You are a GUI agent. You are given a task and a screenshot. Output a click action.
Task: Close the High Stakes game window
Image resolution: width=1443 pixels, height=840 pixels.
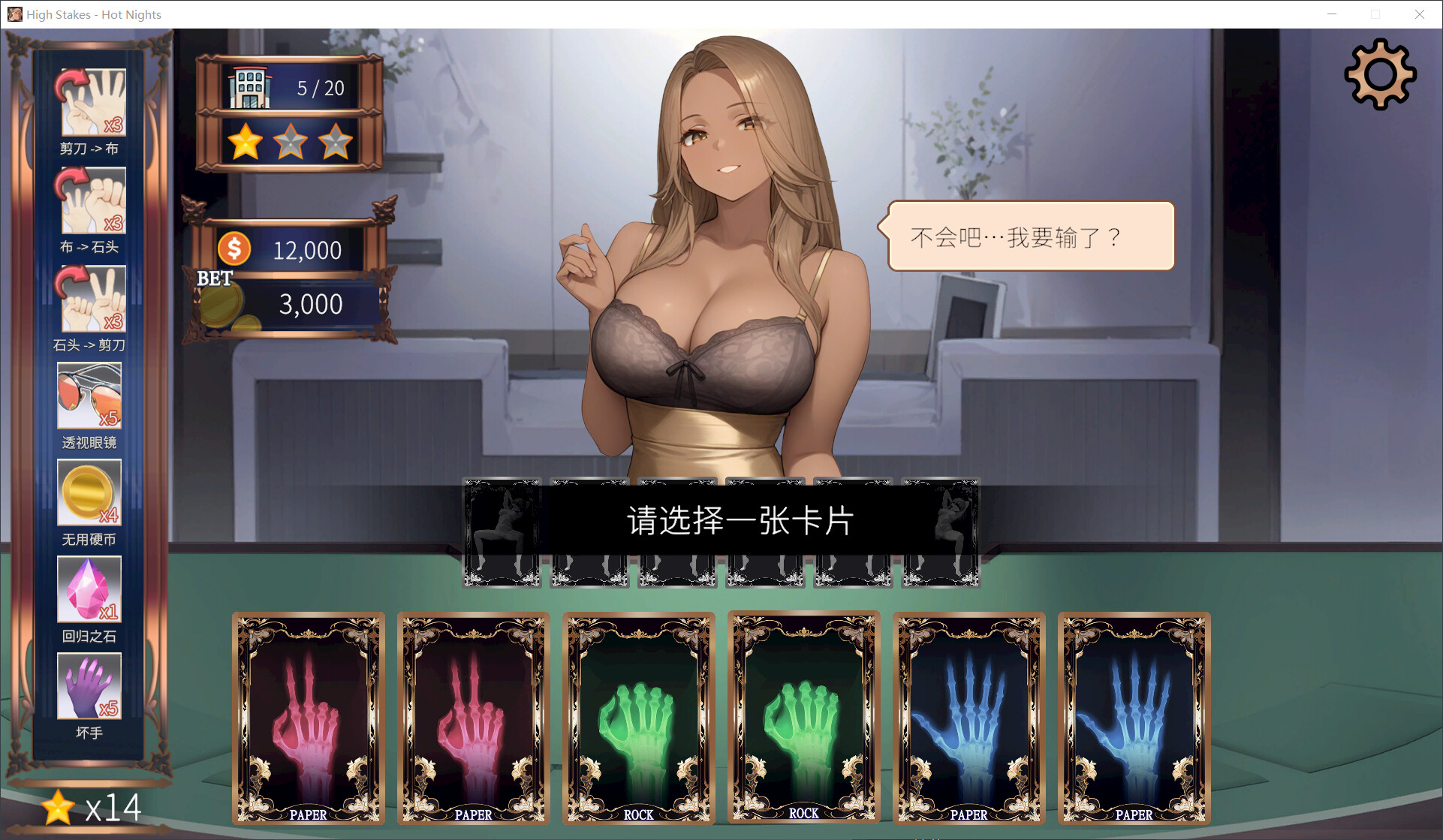coord(1419,14)
